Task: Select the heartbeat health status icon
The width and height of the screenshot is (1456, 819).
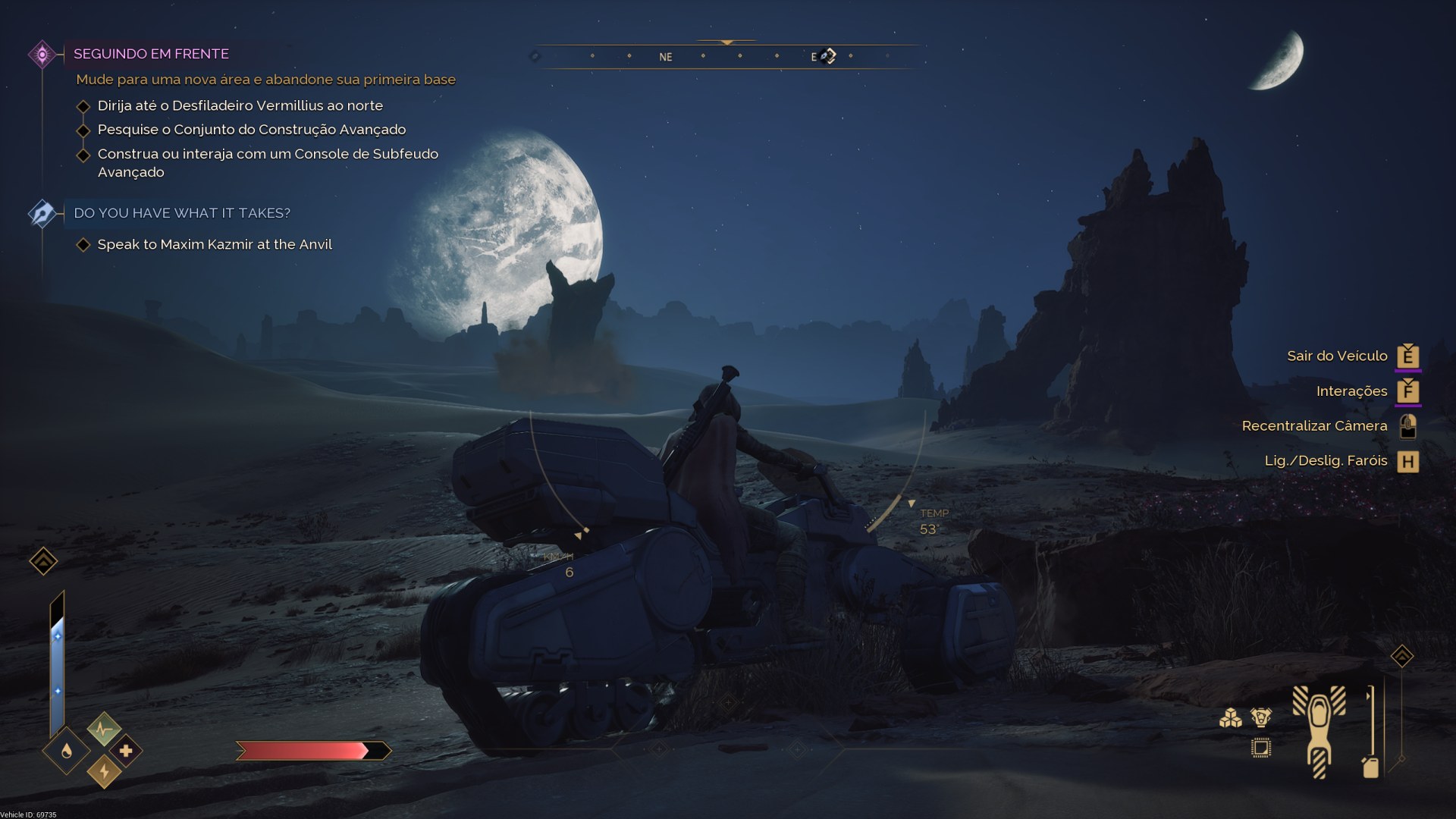Action: click(x=104, y=730)
